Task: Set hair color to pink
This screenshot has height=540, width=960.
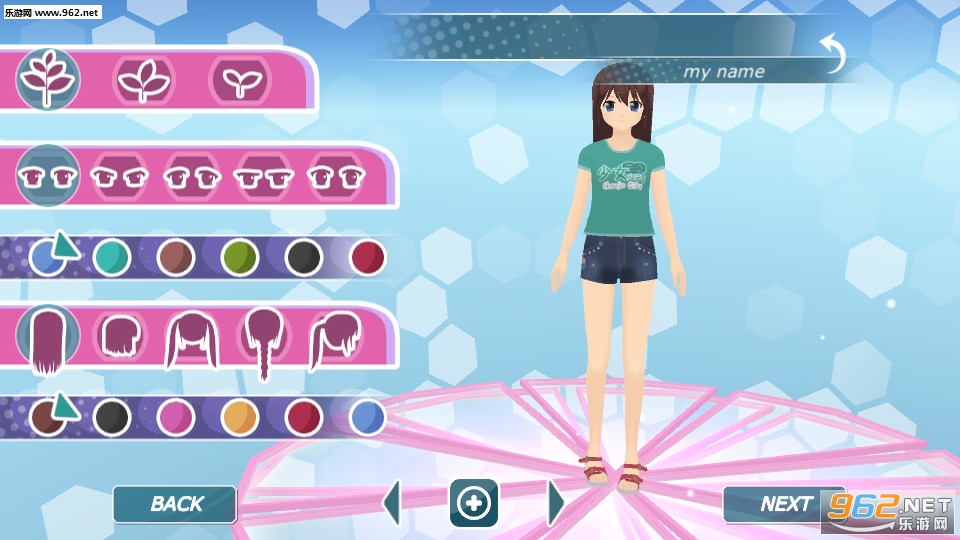Action: point(175,416)
